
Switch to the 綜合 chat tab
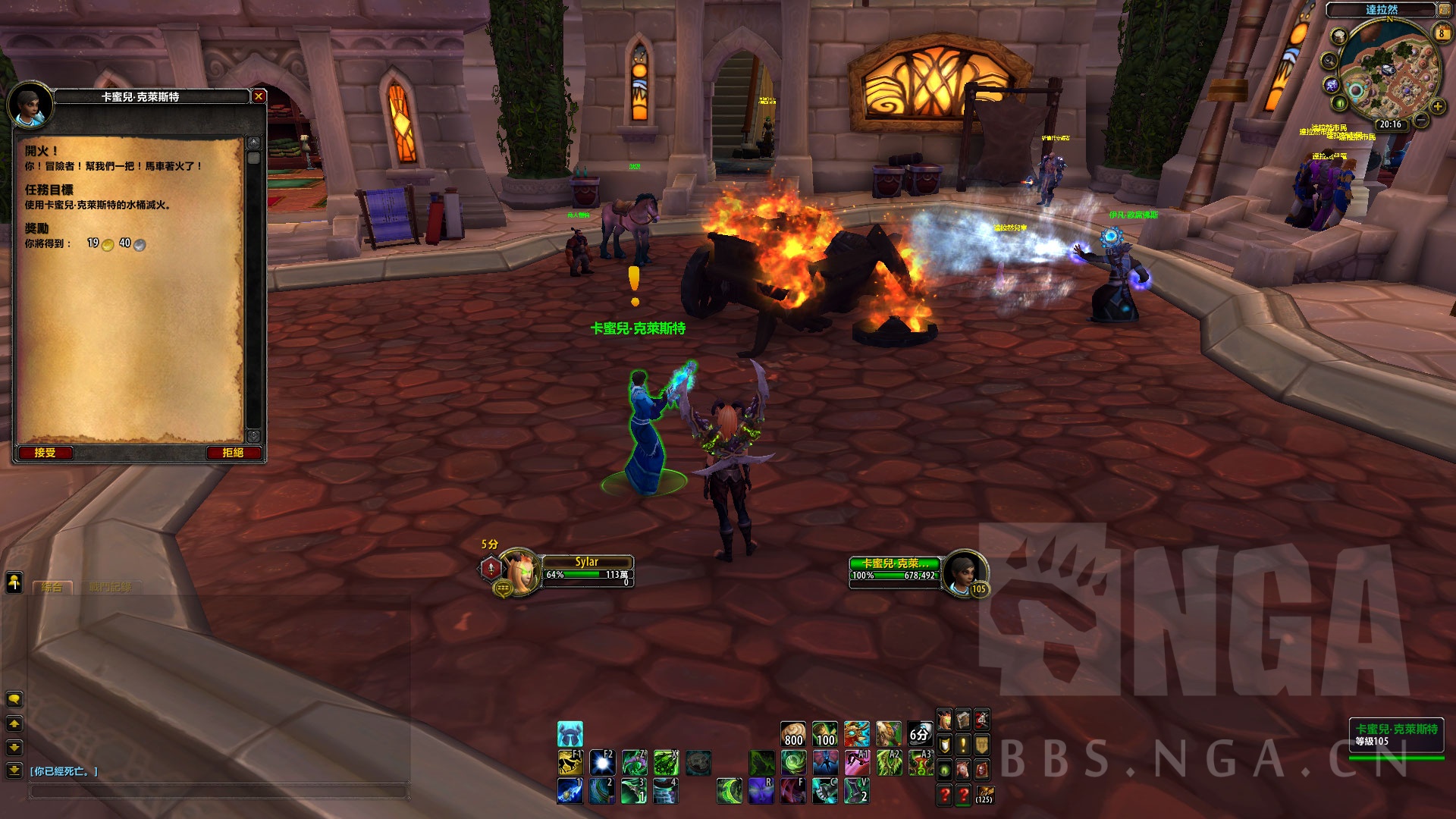tap(52, 587)
